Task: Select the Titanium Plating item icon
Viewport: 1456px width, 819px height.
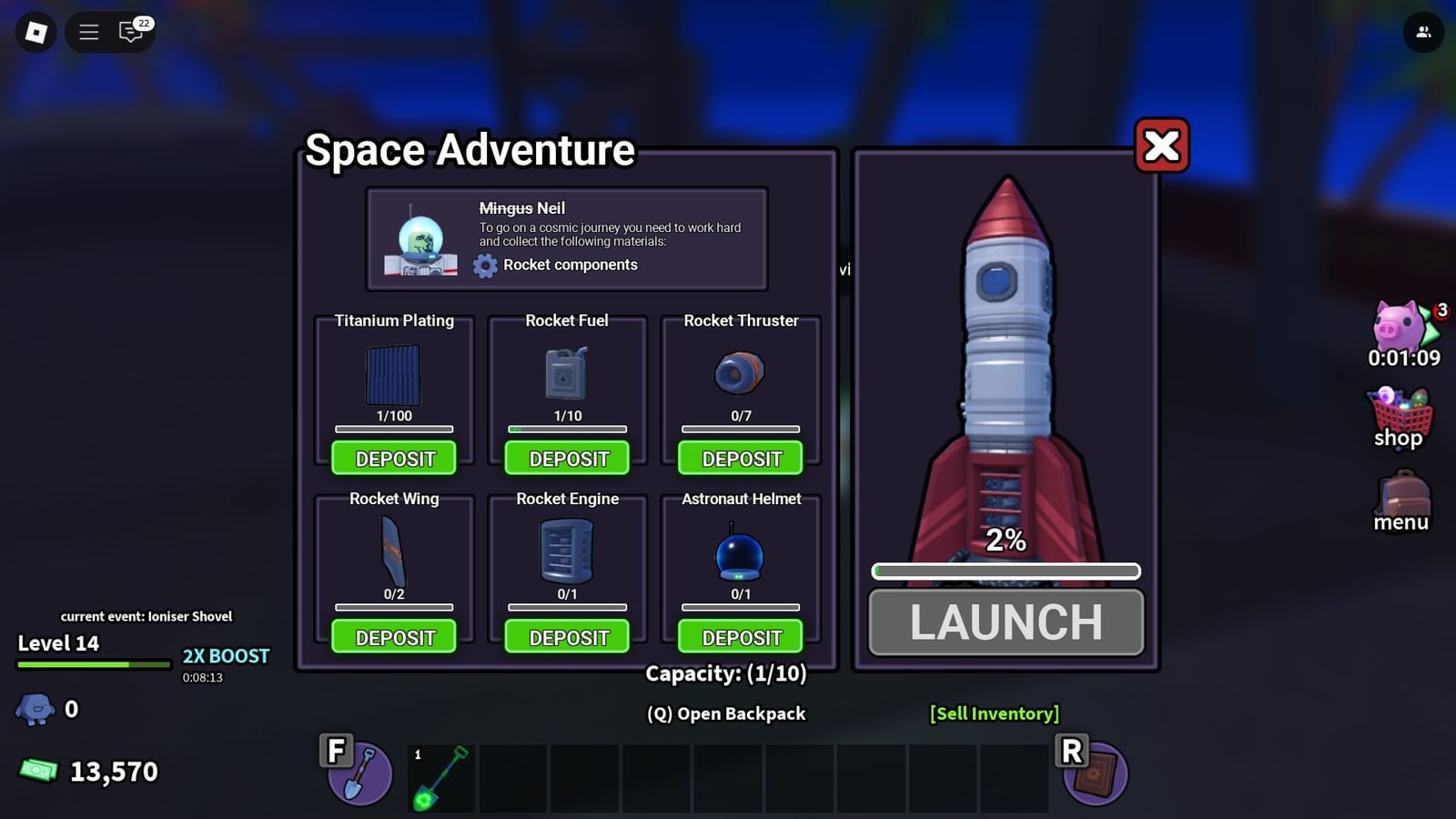Action: (393, 375)
